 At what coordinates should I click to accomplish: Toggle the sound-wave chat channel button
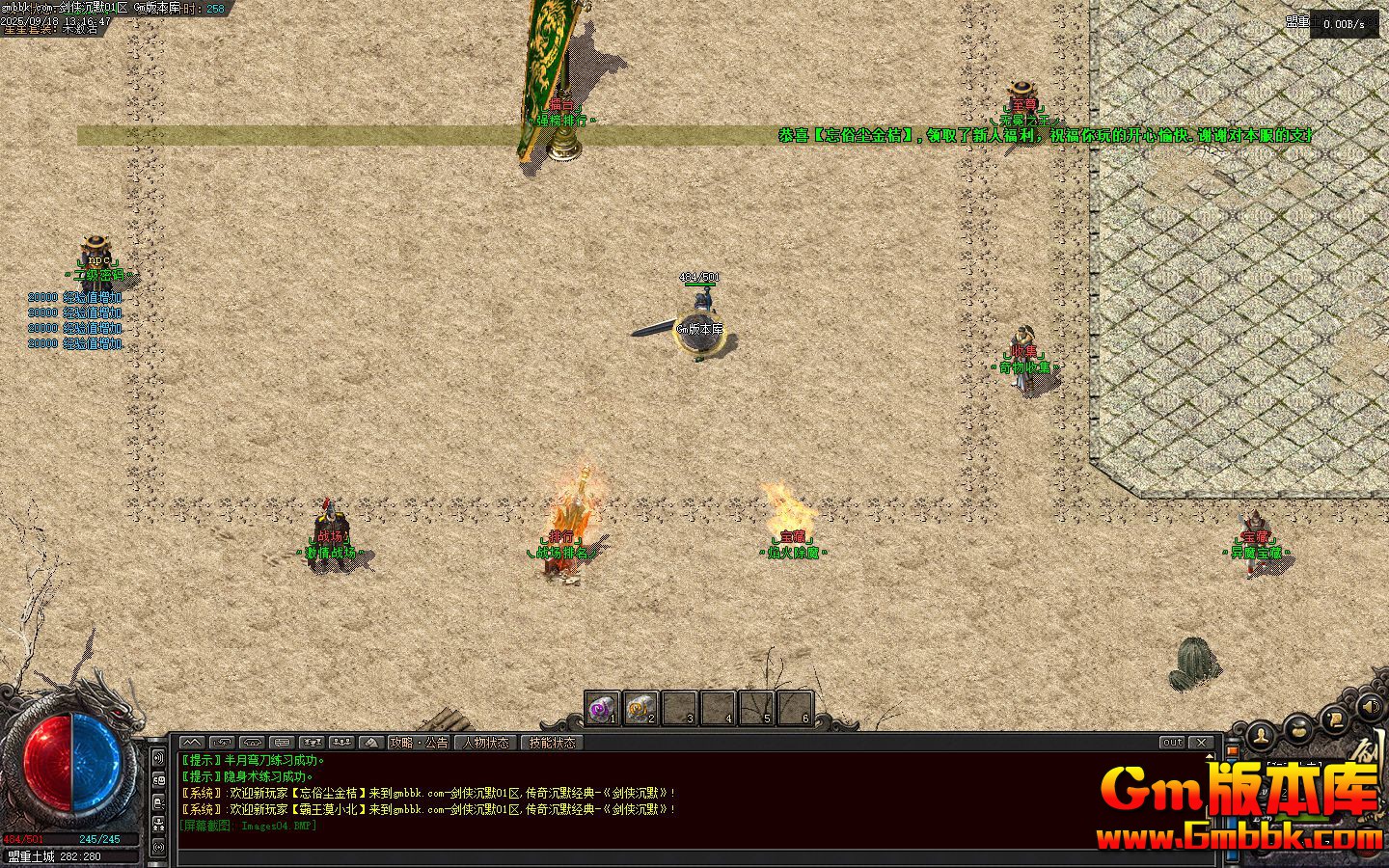tap(158, 758)
